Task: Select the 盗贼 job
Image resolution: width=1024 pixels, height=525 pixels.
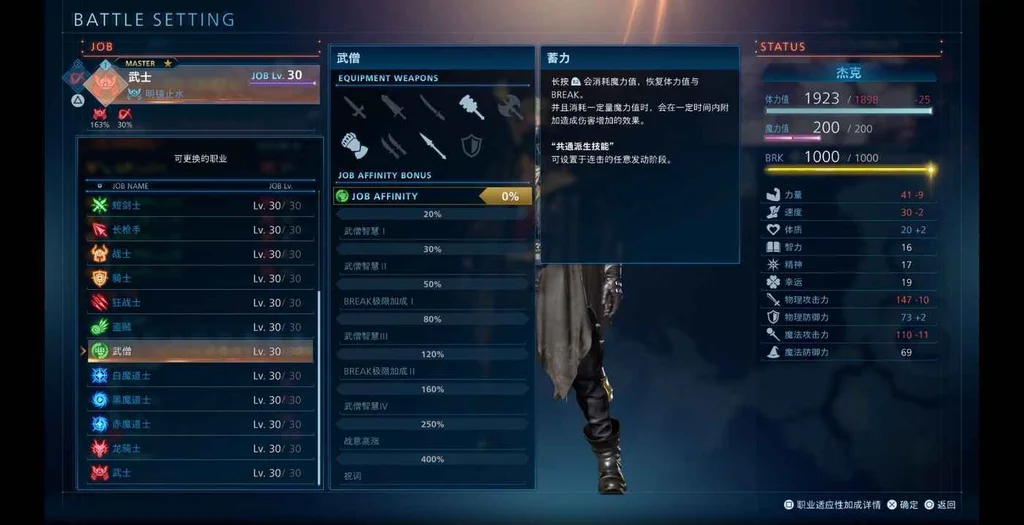Action: point(200,327)
